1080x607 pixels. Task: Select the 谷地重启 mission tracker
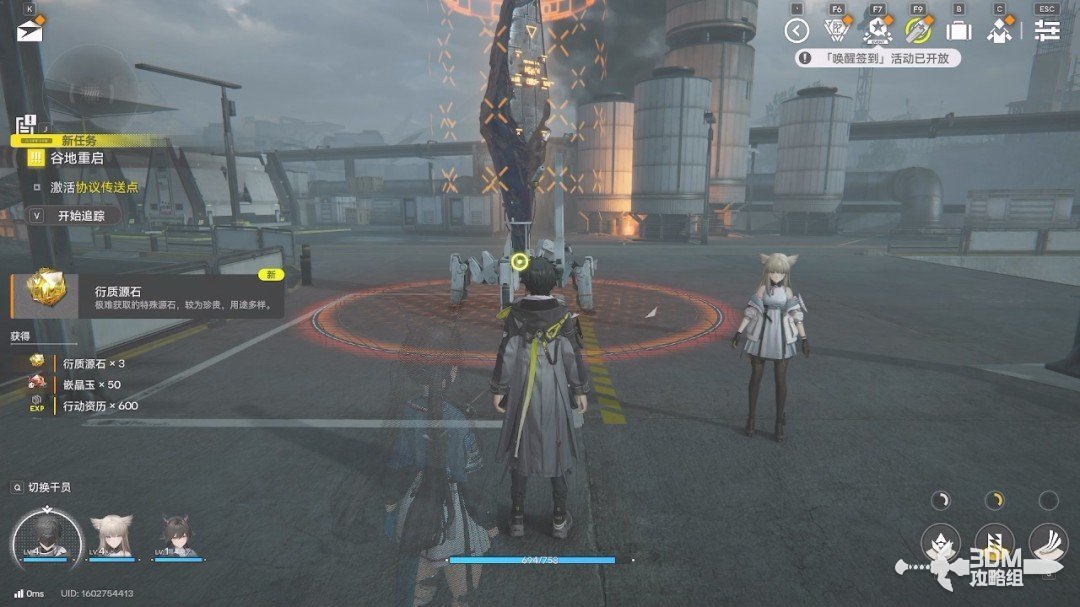coord(80,159)
